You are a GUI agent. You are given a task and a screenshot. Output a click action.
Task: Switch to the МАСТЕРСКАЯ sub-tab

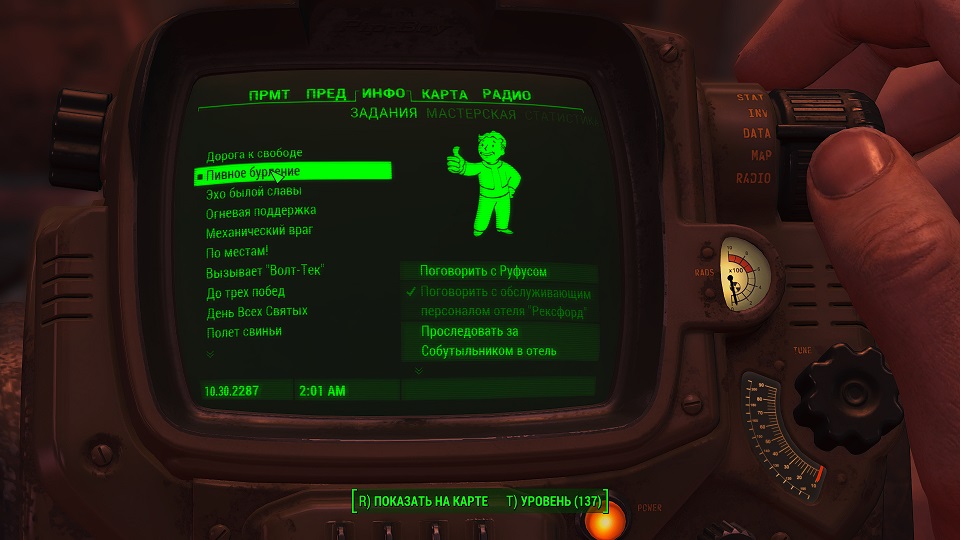coord(471,115)
